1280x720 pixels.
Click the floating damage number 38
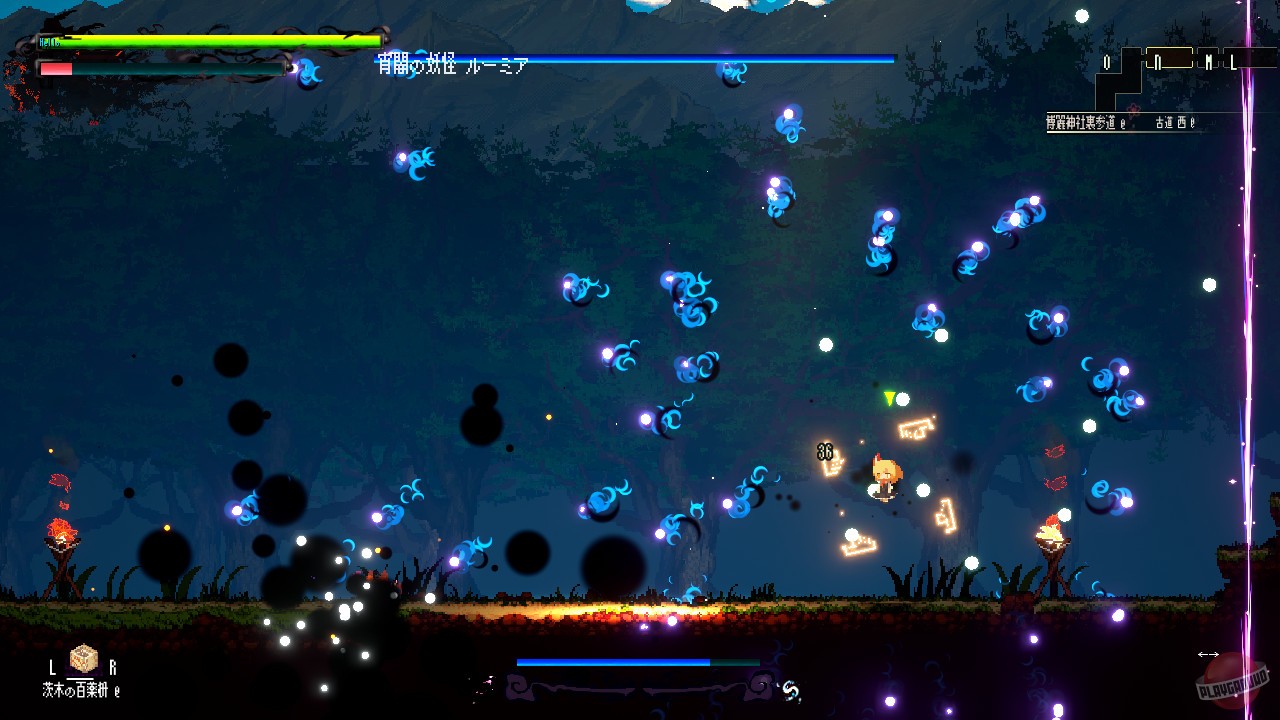(825, 452)
